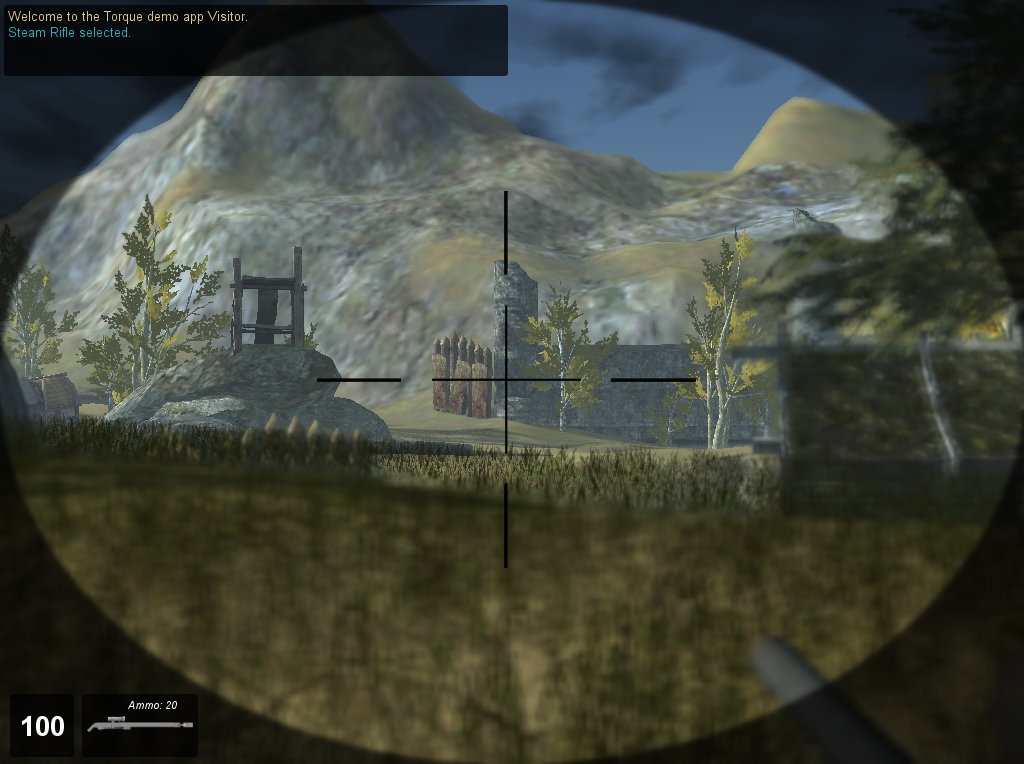Screen dimensions: 1024x764
Task: Select the Steam Rifle weapon icon
Action: (140, 725)
